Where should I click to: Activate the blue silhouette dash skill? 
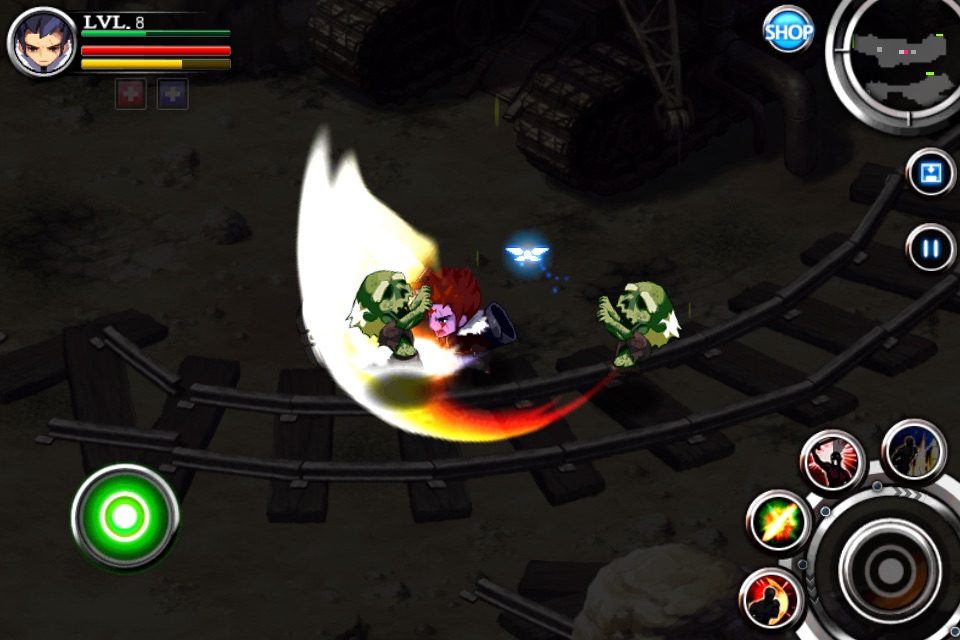click(x=914, y=451)
